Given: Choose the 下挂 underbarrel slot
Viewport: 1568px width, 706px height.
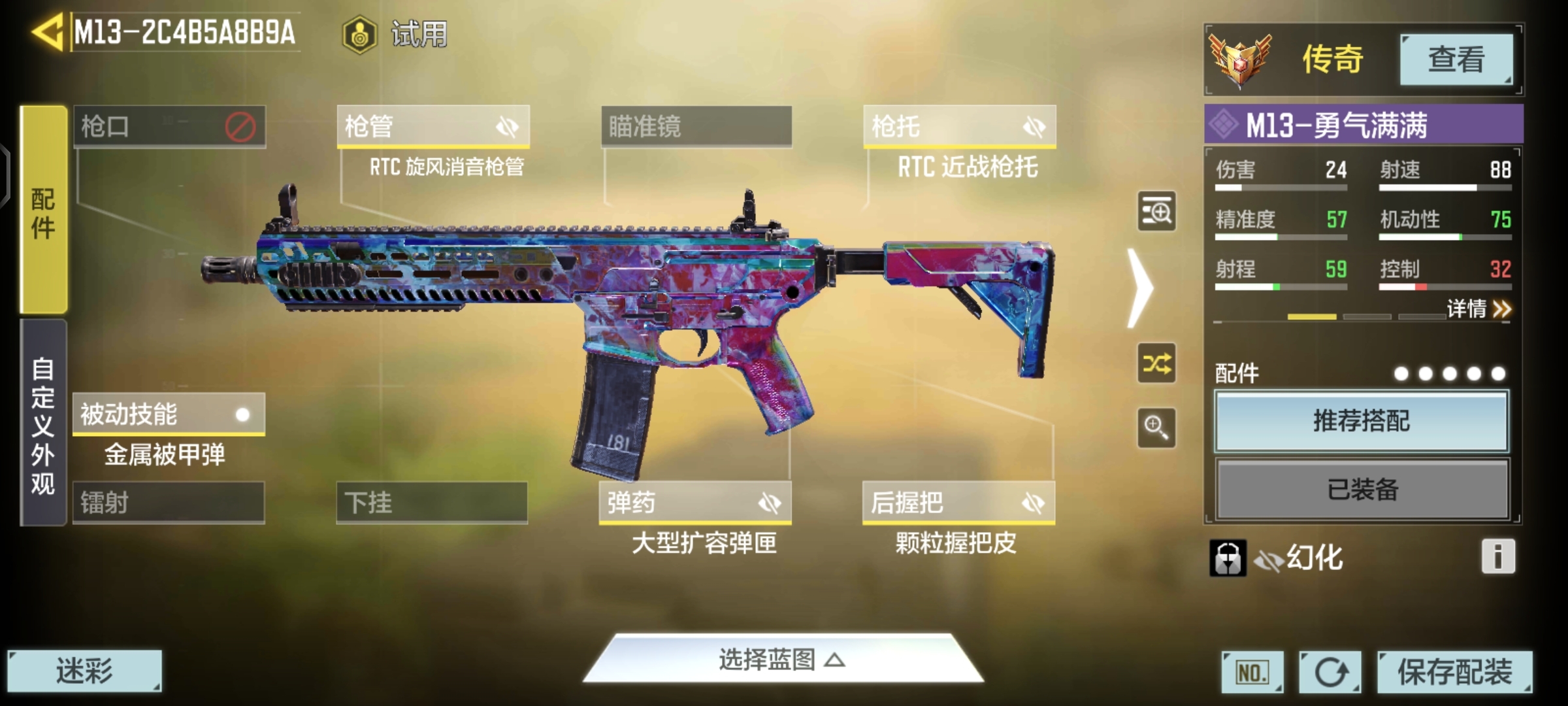Looking at the screenshot, I should (x=432, y=503).
